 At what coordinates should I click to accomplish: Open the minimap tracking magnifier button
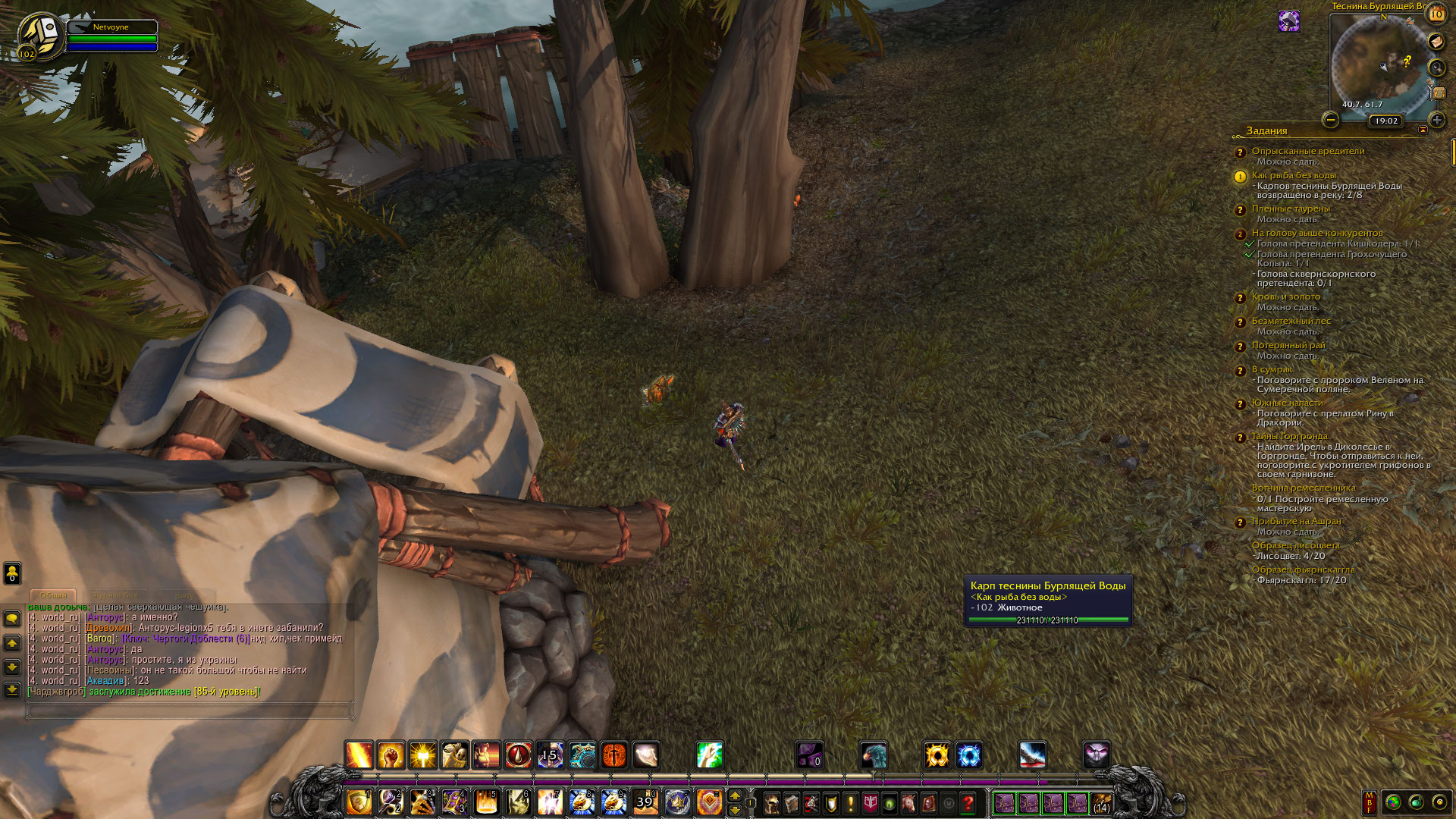1436,67
